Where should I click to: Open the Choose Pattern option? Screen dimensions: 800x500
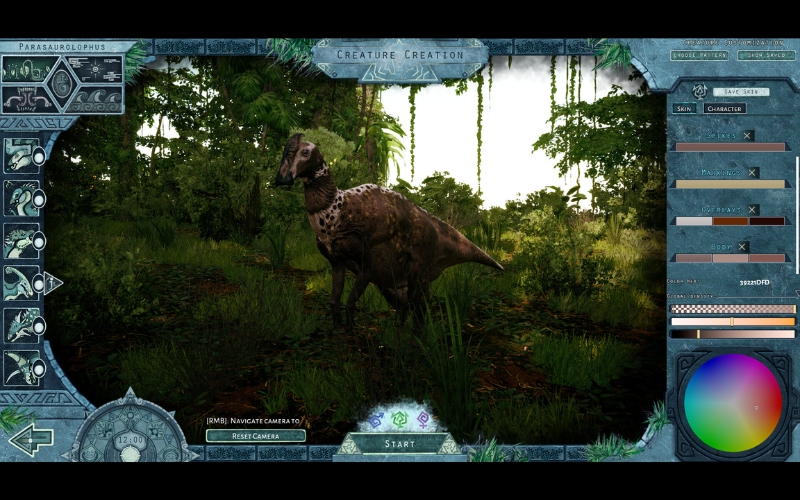[x=699, y=56]
